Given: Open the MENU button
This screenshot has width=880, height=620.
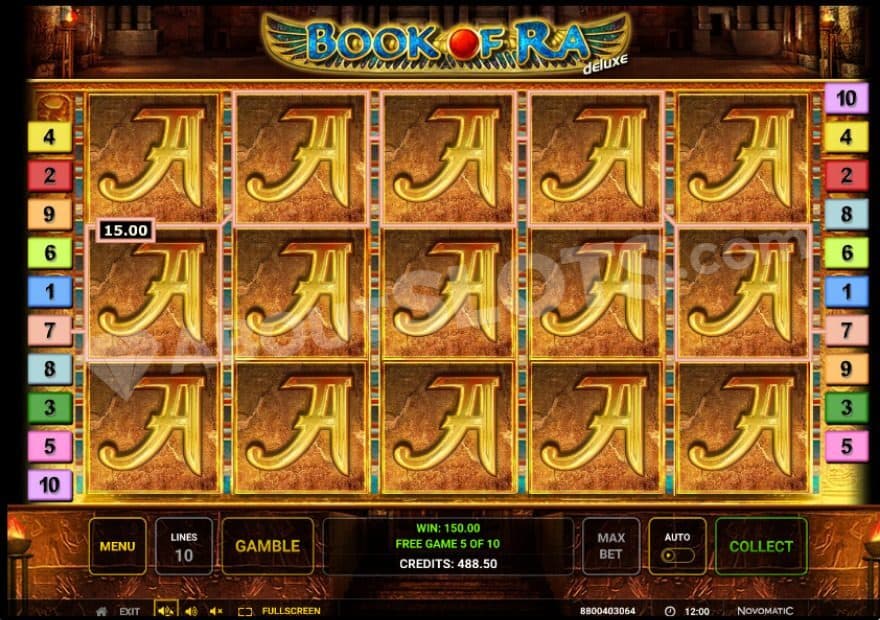Looking at the screenshot, I should click(x=117, y=546).
